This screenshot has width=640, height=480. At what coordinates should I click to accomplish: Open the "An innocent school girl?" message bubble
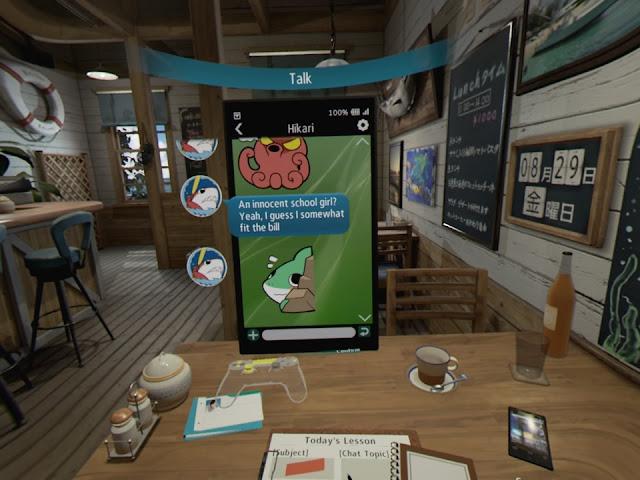[287, 214]
